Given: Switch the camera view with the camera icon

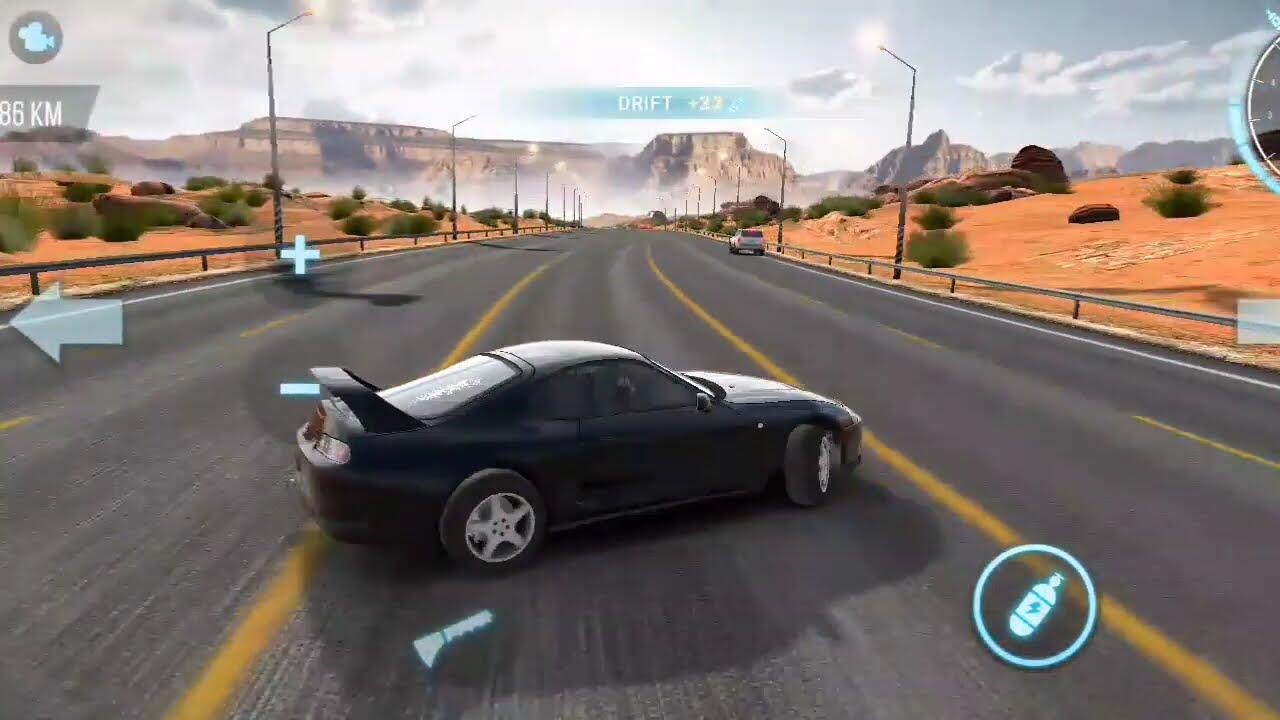Looking at the screenshot, I should tap(36, 38).
